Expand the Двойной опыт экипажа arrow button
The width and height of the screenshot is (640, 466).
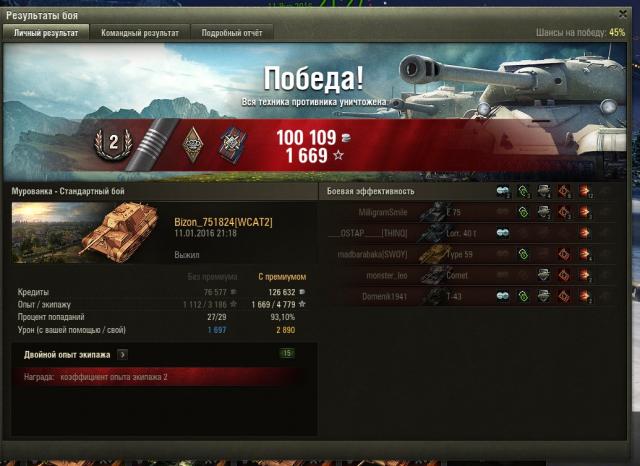[x=122, y=354]
